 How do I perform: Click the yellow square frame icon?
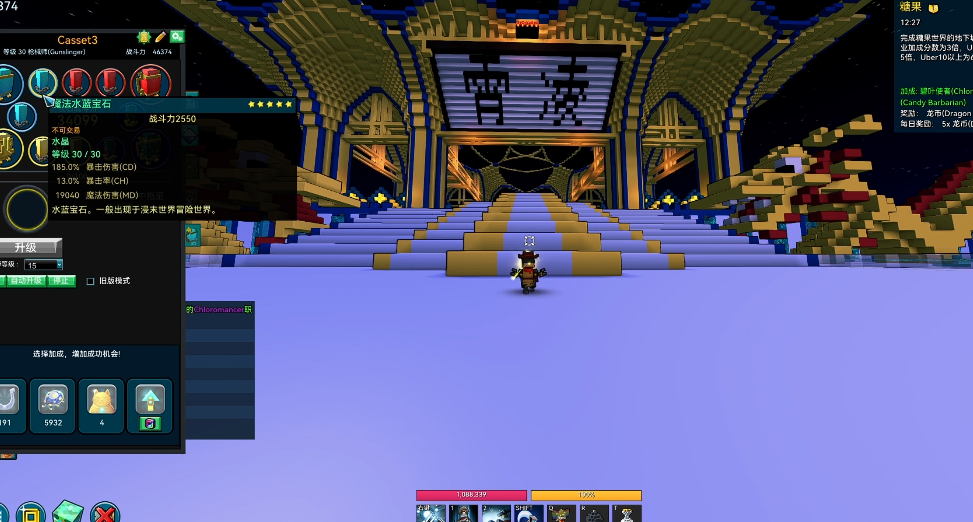pyautogui.click(x=29, y=513)
